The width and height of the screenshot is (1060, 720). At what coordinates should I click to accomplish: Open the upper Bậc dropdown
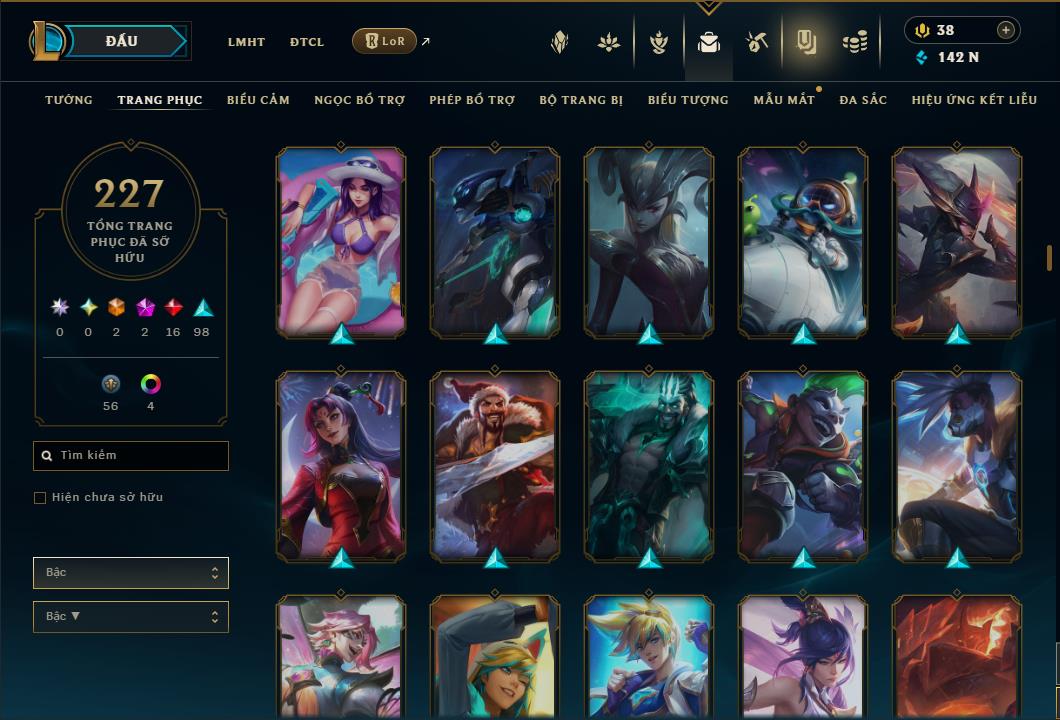point(131,573)
